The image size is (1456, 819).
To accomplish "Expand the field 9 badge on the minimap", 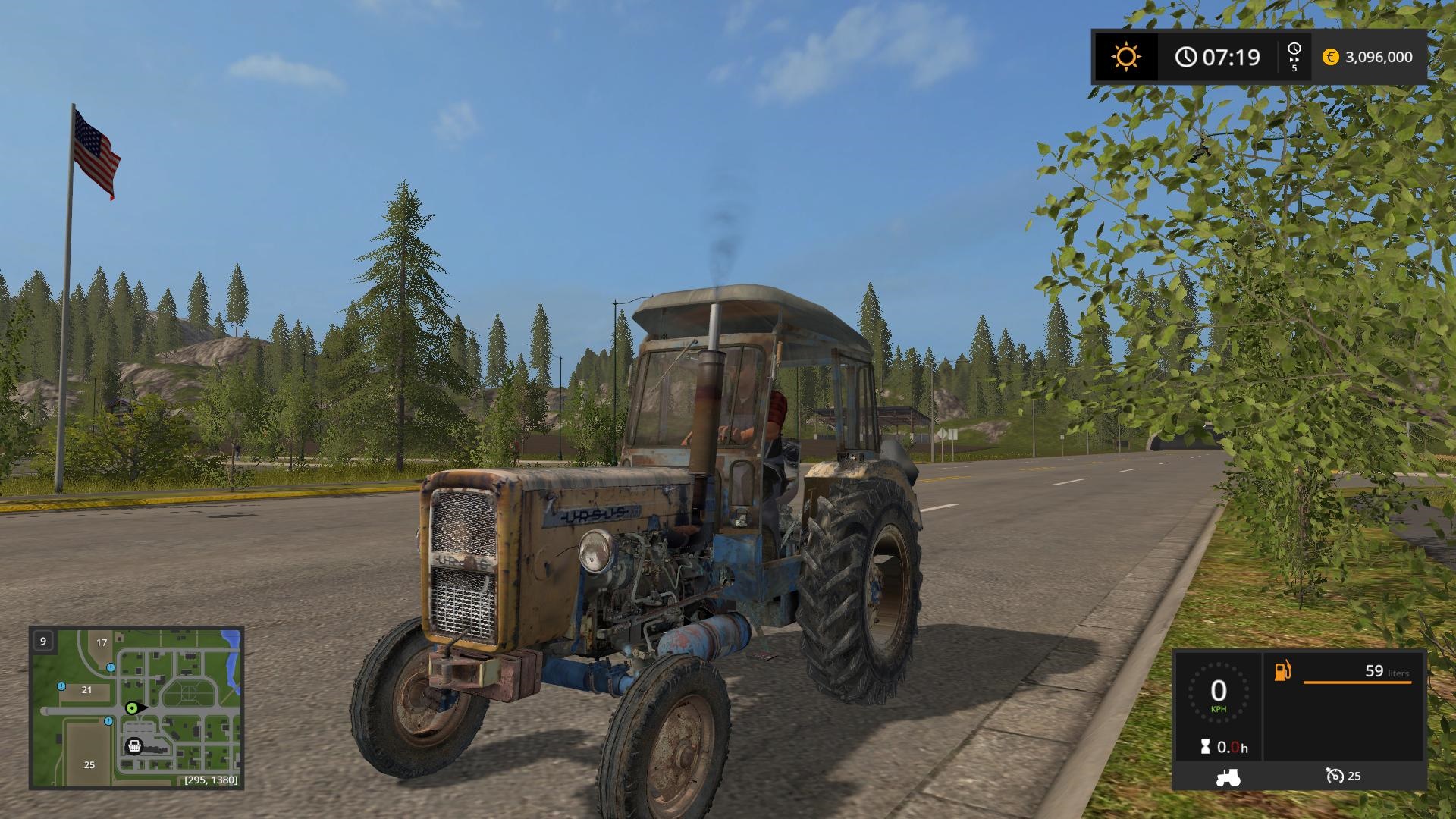I will coord(43,642).
